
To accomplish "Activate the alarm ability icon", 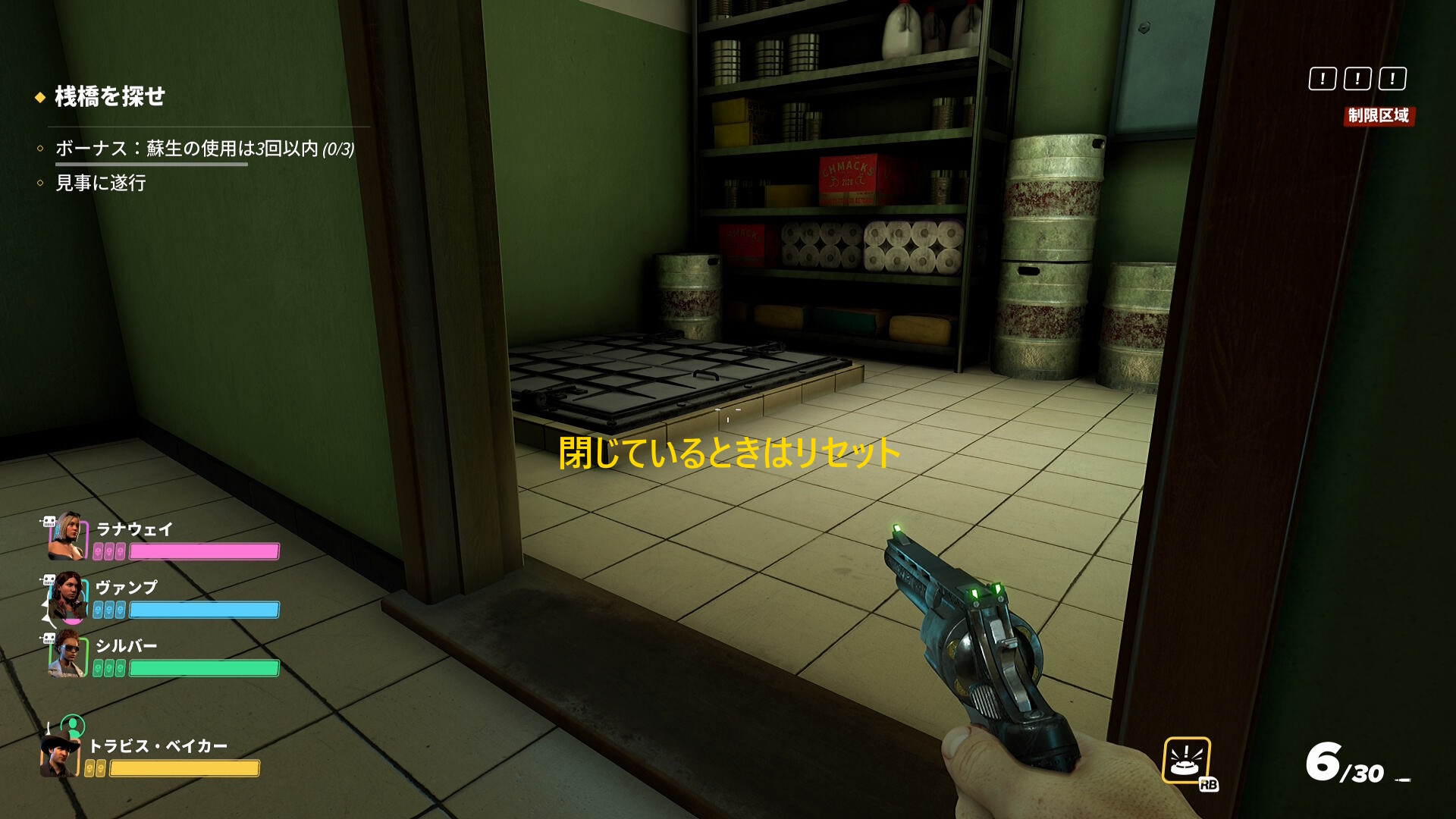I will pyautogui.click(x=1186, y=760).
